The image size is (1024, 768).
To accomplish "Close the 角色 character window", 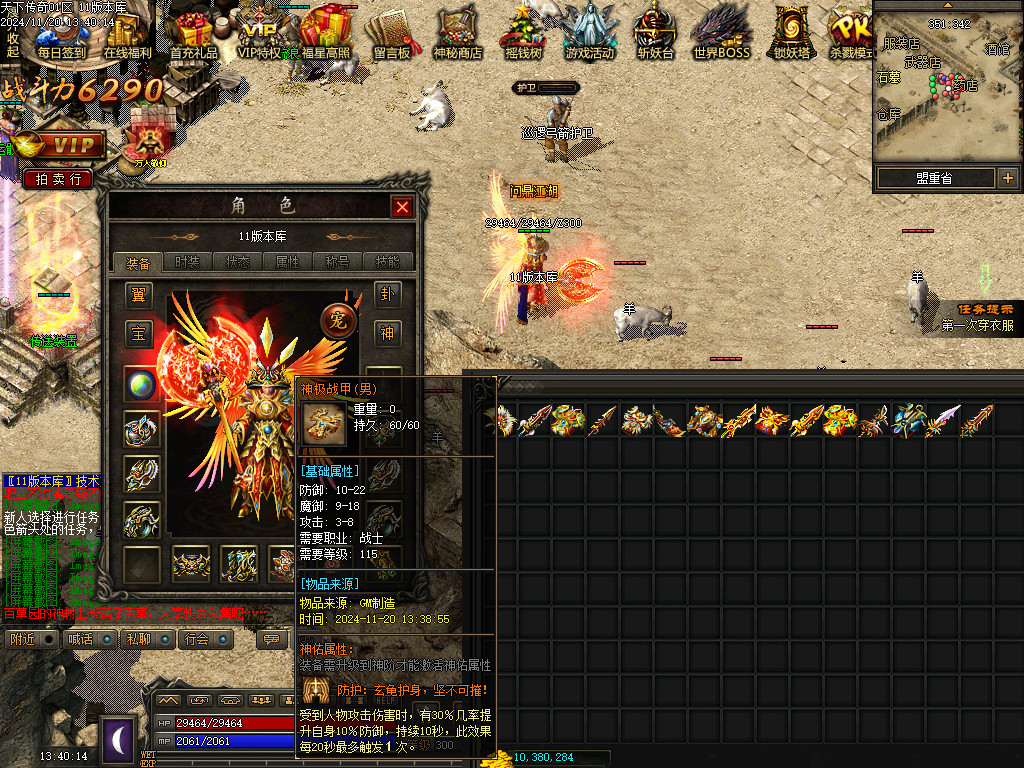I will [402, 207].
